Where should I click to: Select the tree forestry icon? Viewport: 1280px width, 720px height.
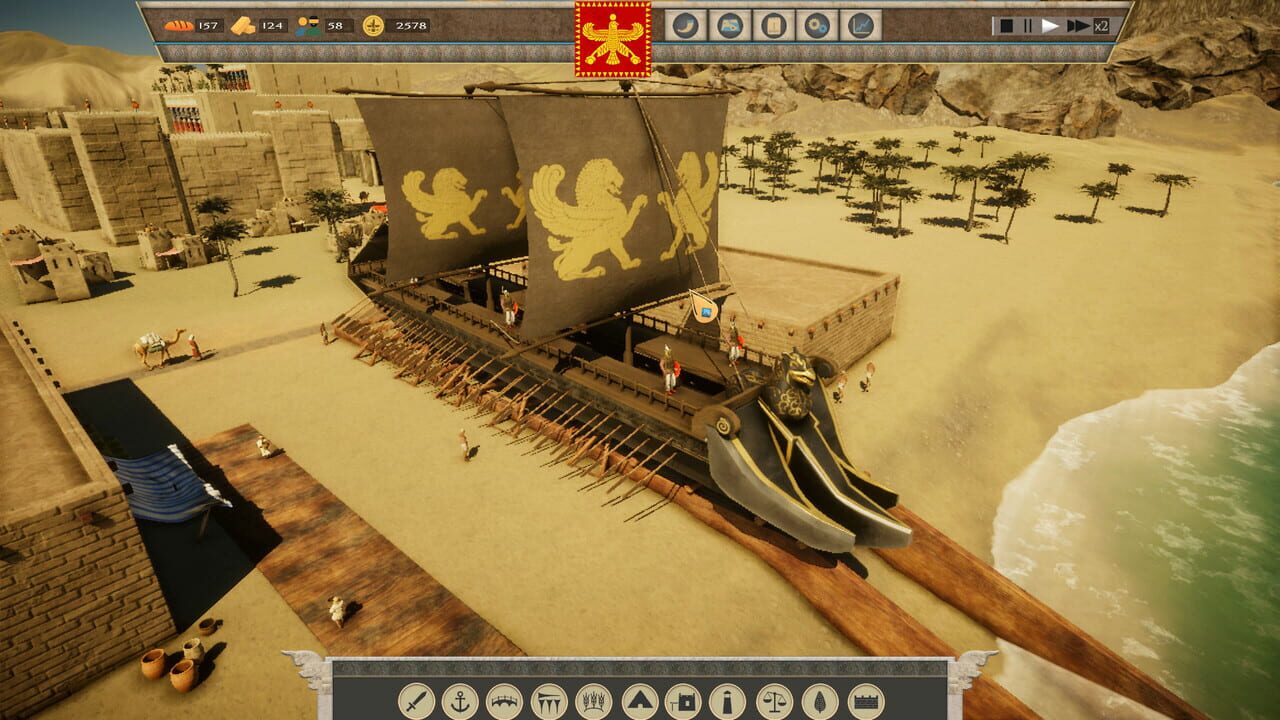(818, 700)
